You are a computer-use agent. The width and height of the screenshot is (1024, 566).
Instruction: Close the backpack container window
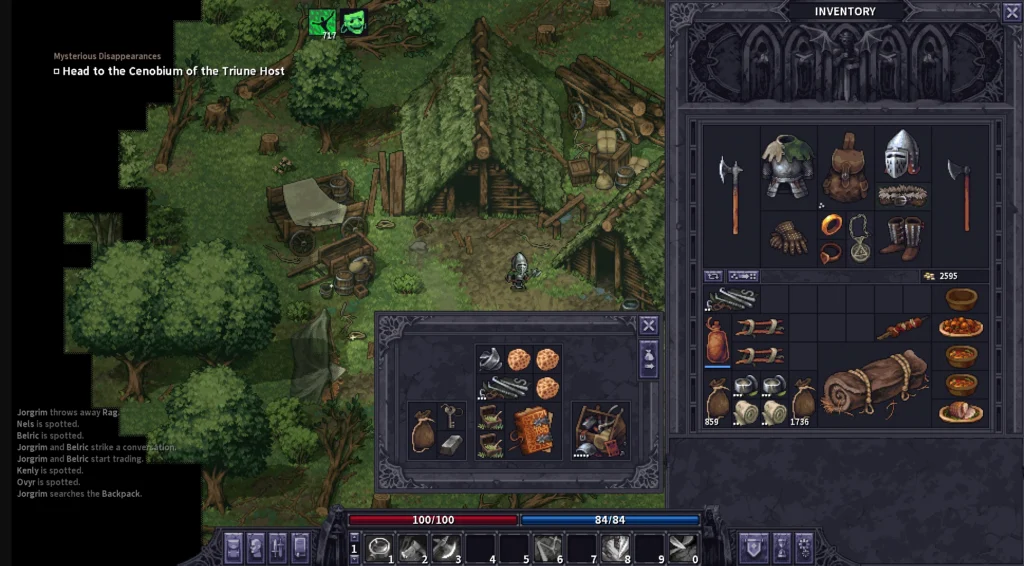click(x=649, y=325)
